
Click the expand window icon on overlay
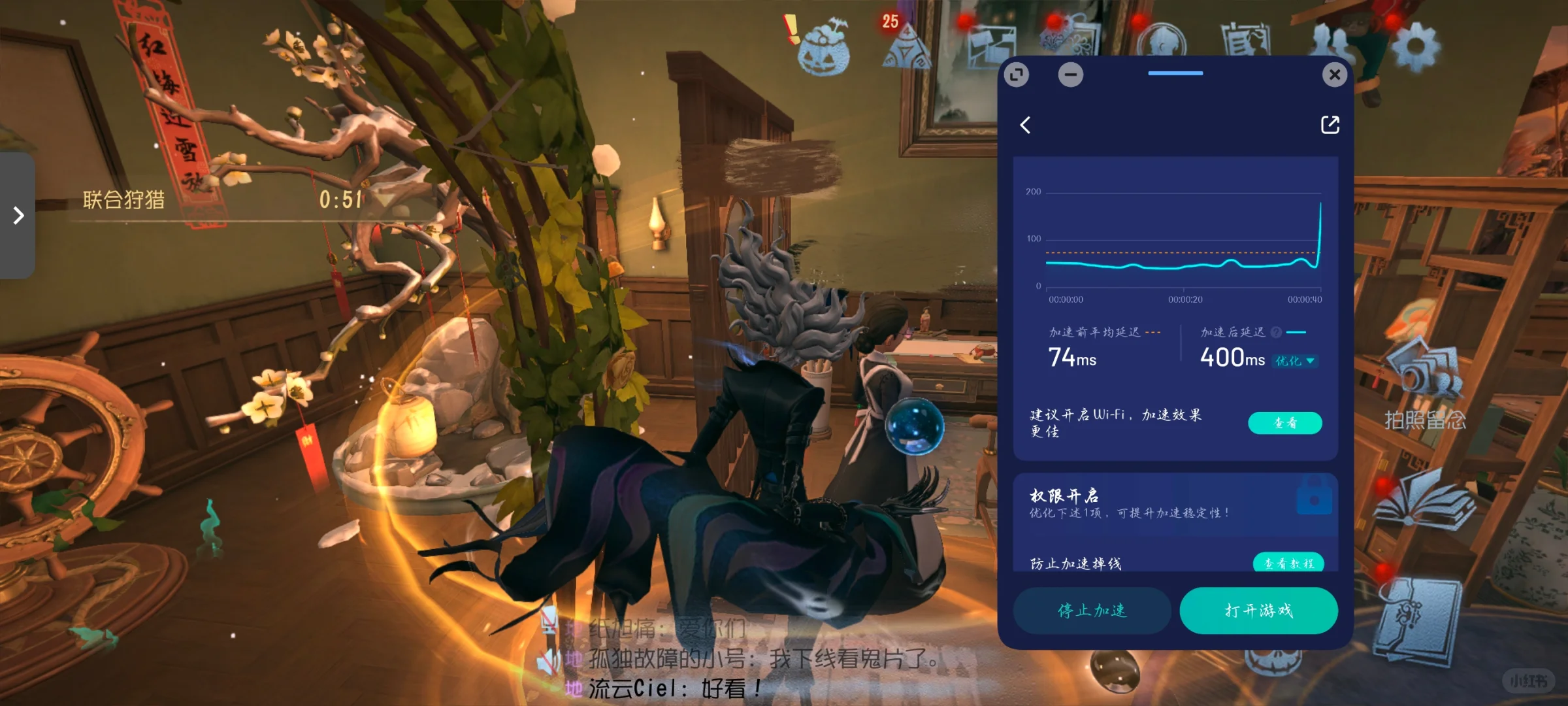click(x=1017, y=75)
